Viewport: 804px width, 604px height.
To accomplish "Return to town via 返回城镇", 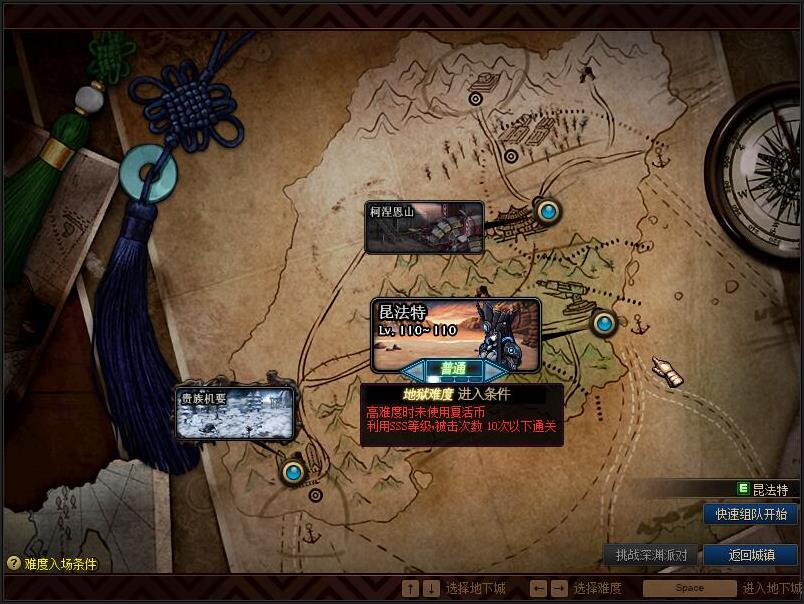I will 751,555.
